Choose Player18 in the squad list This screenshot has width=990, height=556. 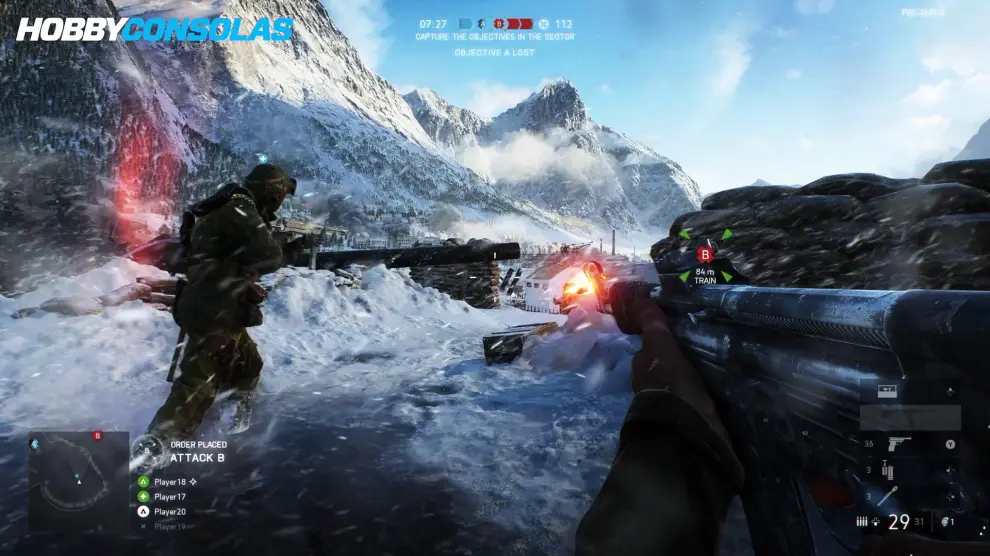tap(169, 482)
